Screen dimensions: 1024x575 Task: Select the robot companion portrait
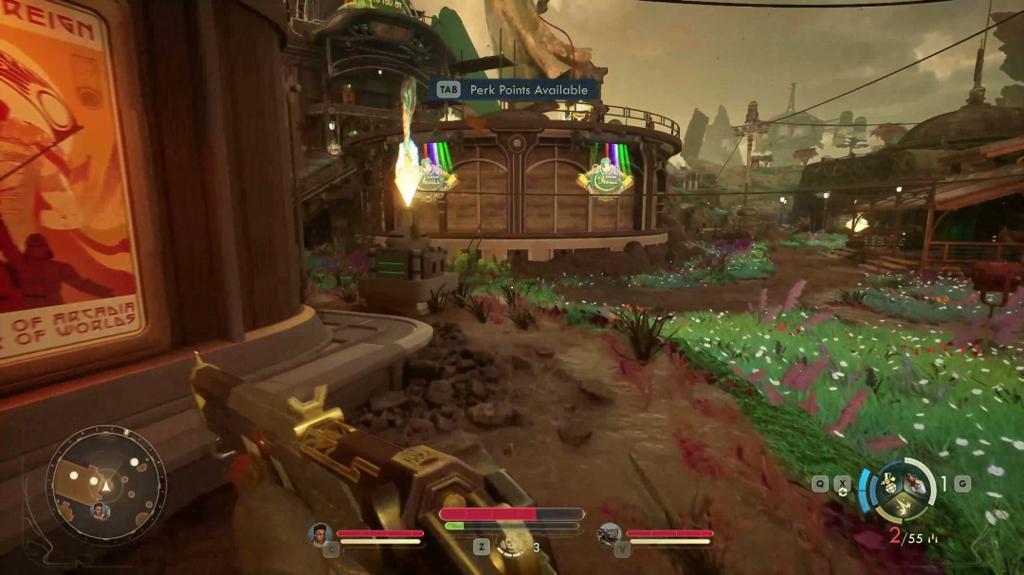coord(608,535)
